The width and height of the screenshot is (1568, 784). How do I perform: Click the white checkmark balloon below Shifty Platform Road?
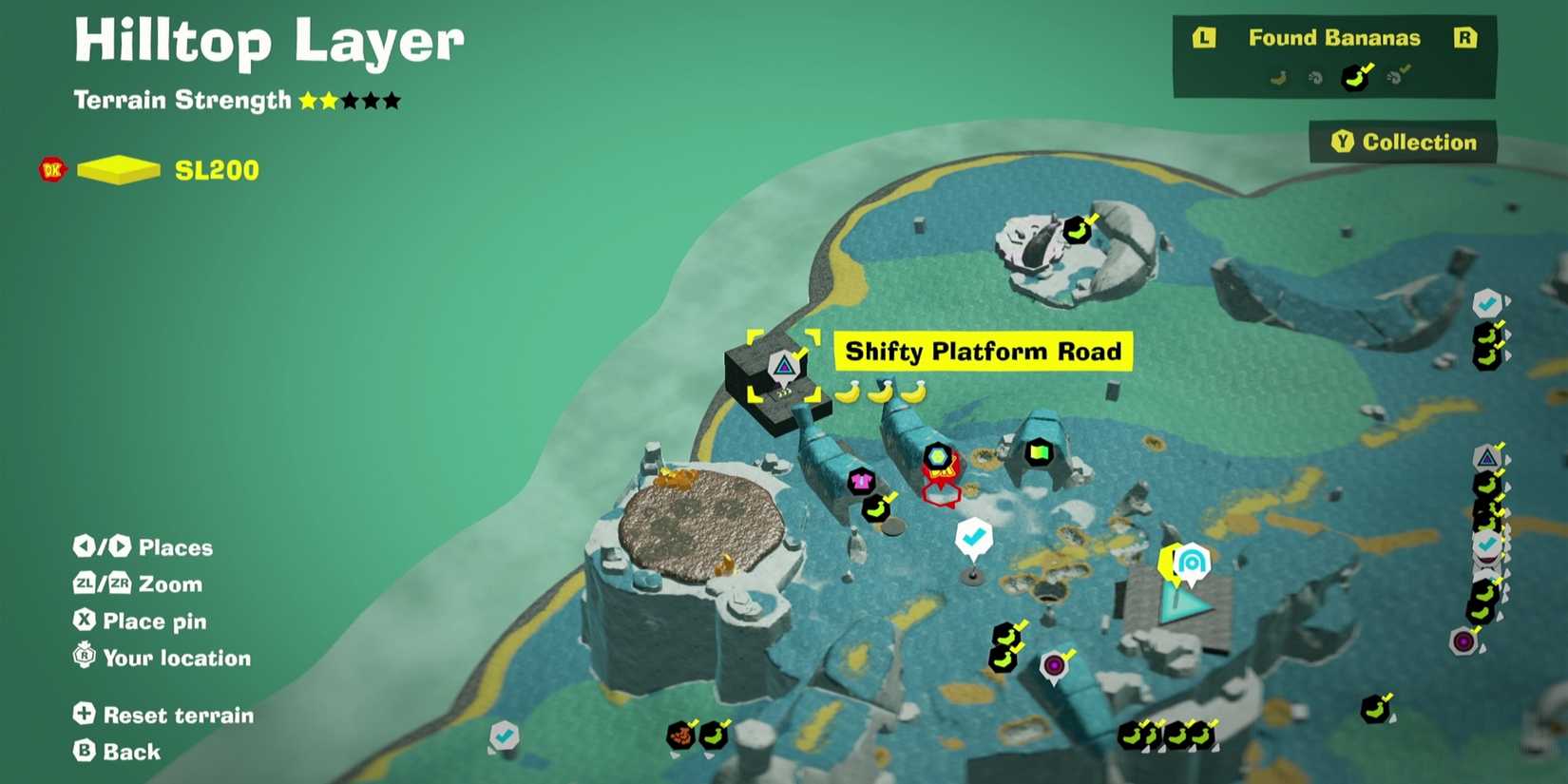(974, 537)
